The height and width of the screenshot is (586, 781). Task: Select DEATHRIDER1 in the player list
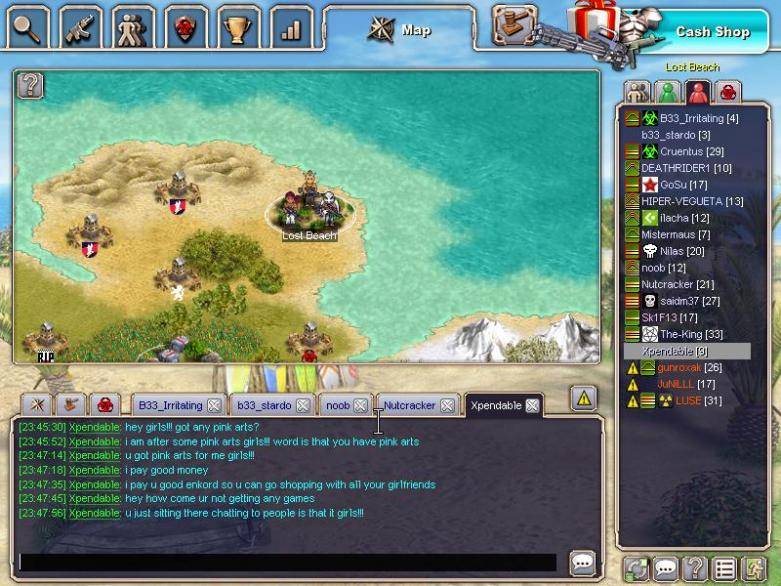tap(686, 168)
